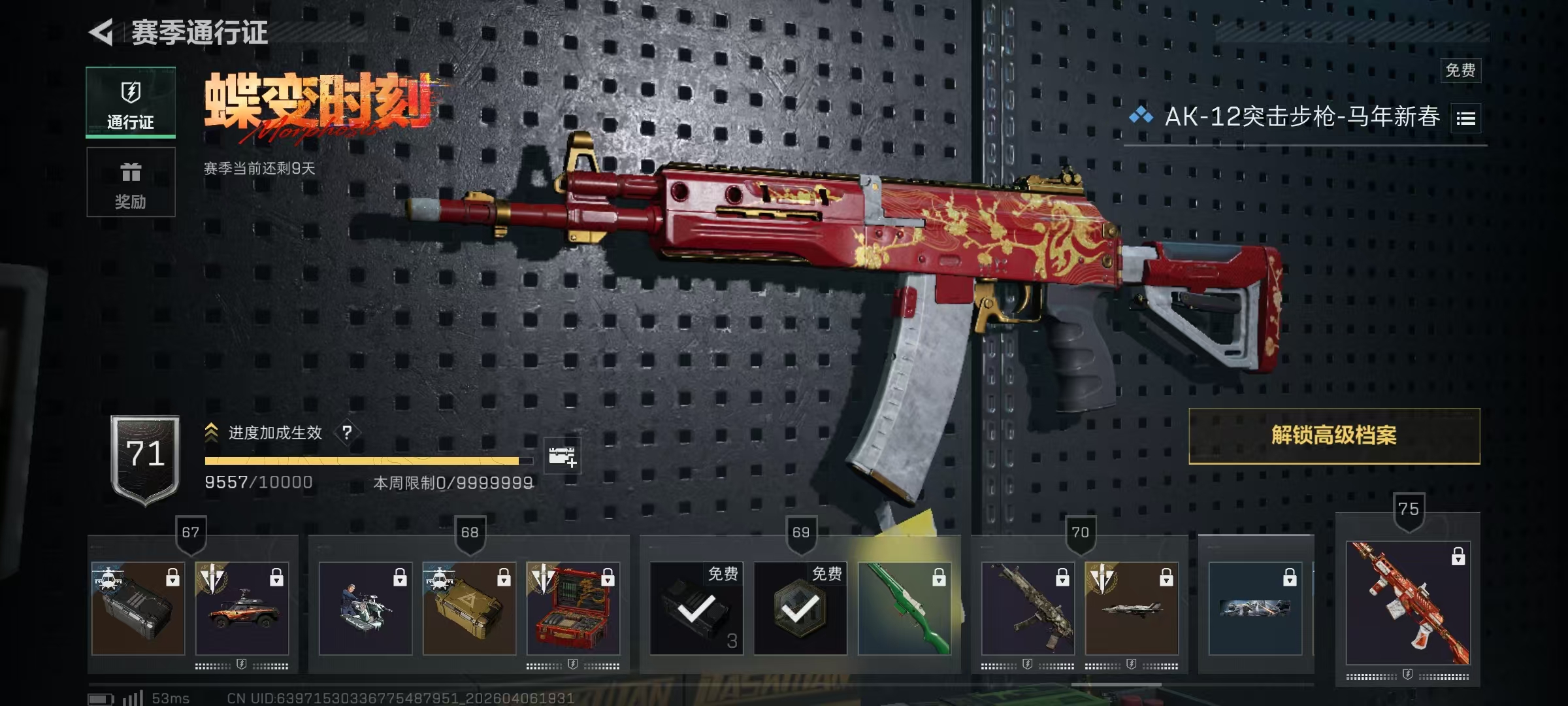Select the locked gold crate reward

tap(469, 609)
